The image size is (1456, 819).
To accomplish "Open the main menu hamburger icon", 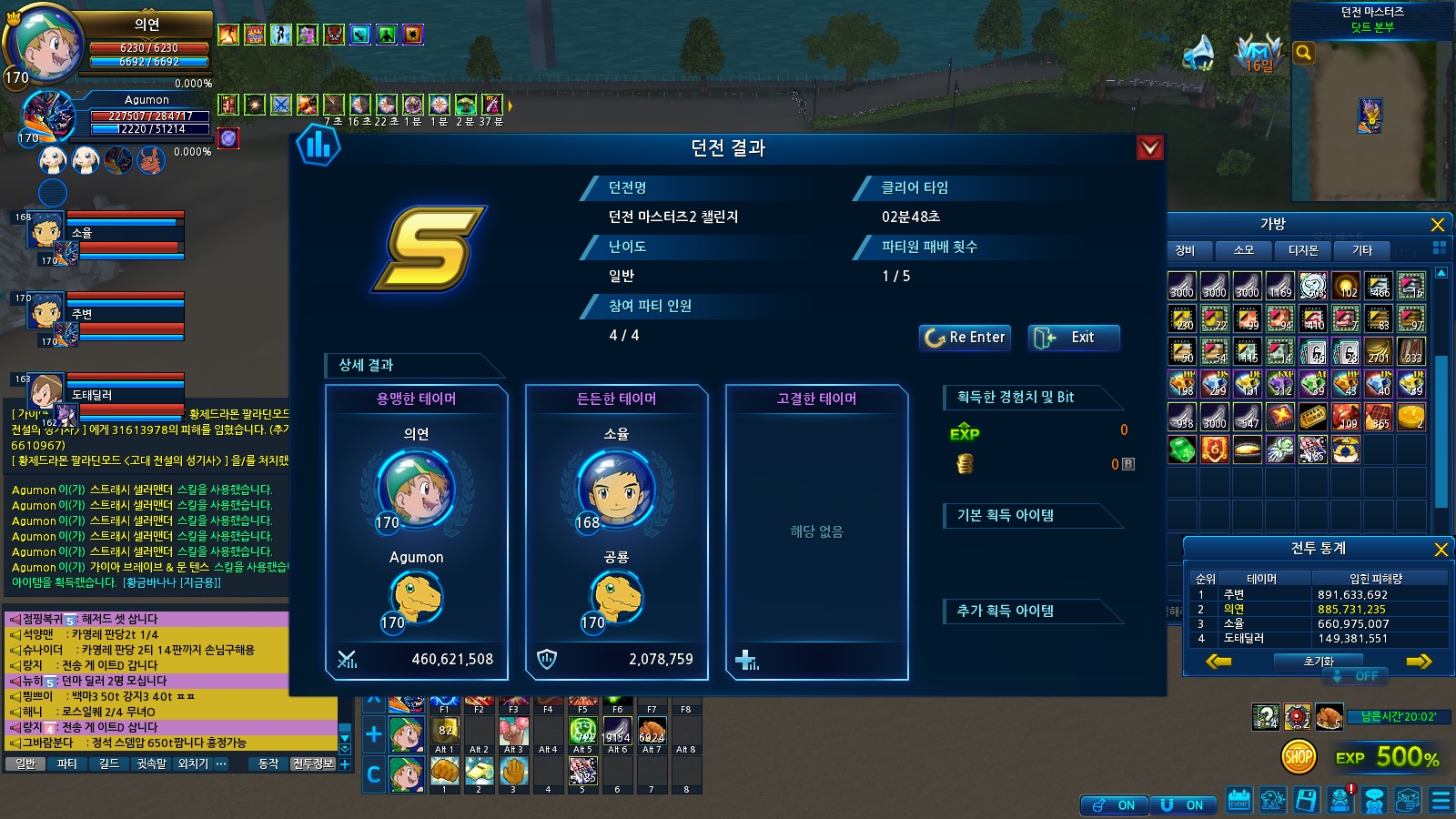I will (1441, 801).
